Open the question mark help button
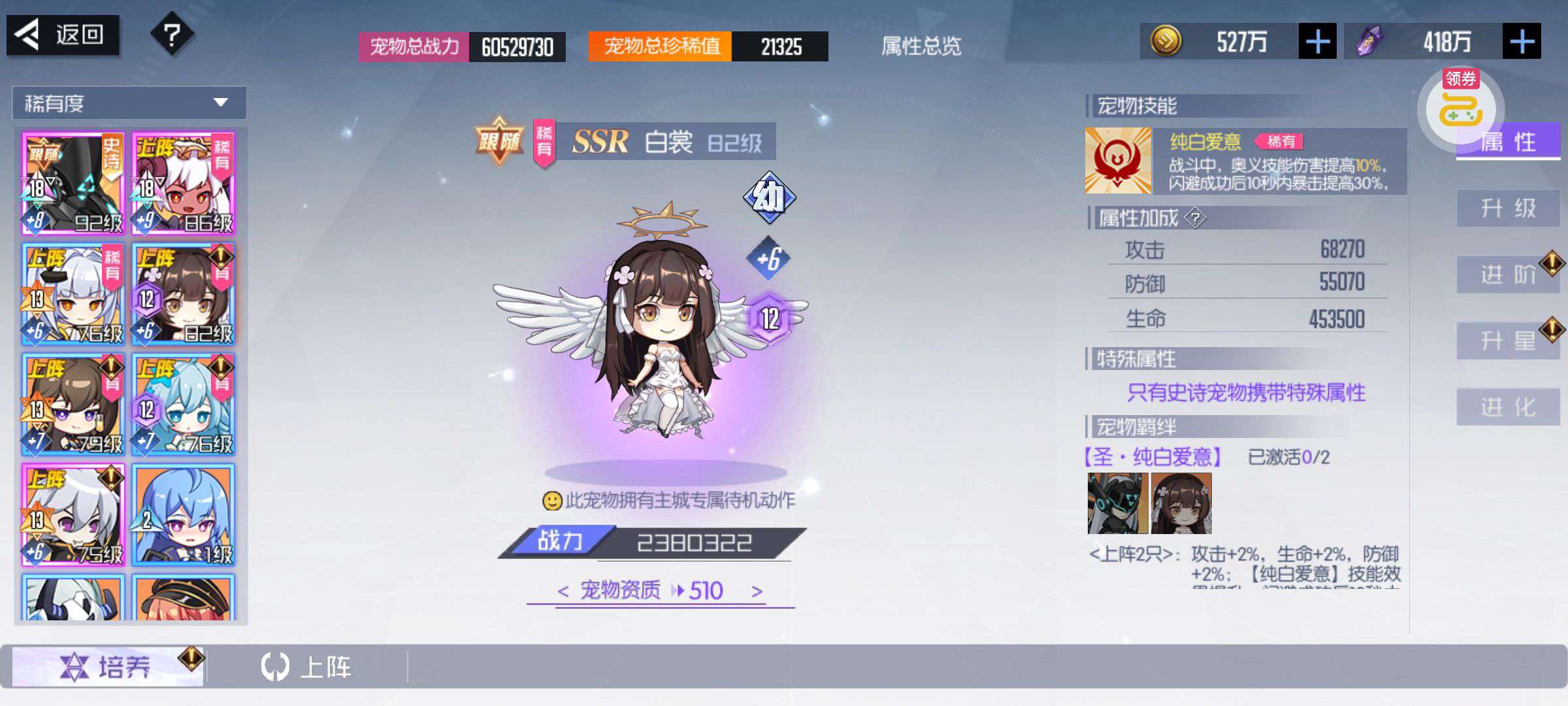This screenshot has height=706, width=1568. point(172,34)
